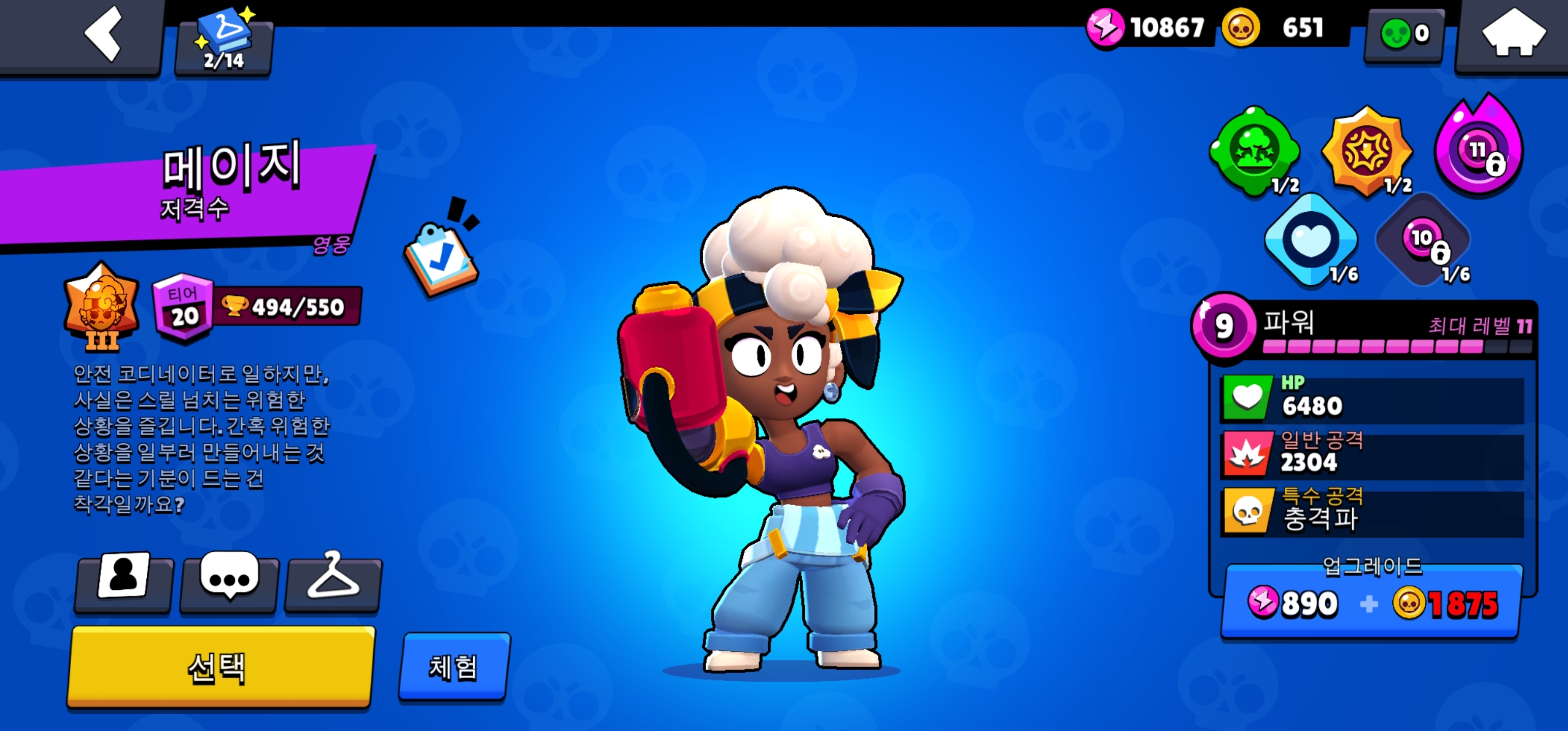Return to the home screen

click(1513, 35)
